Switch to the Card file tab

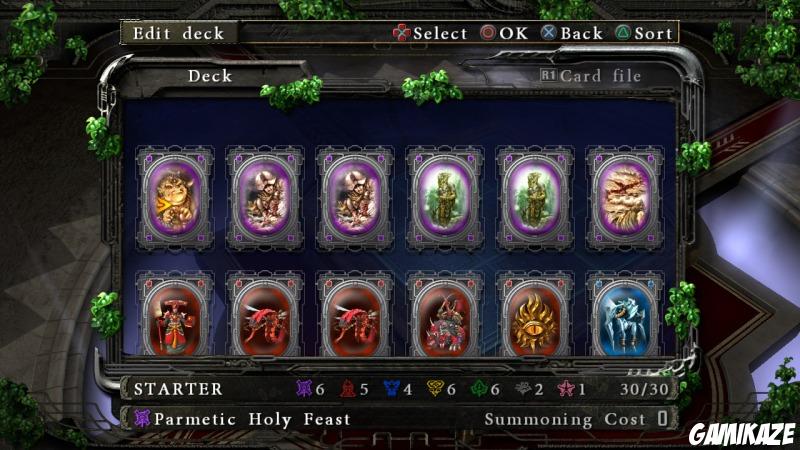[x=599, y=76]
